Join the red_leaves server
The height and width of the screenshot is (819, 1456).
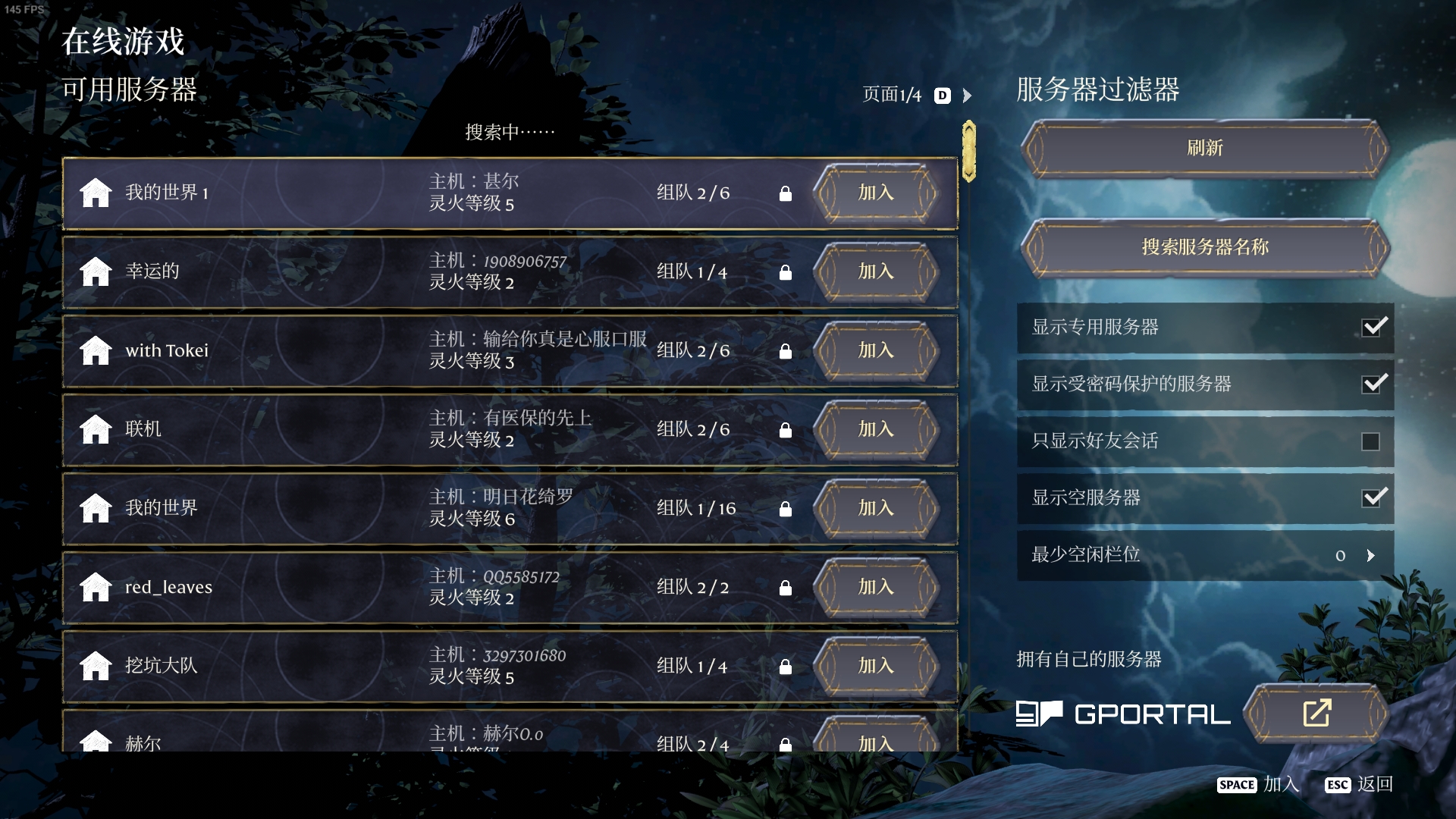pos(875,587)
